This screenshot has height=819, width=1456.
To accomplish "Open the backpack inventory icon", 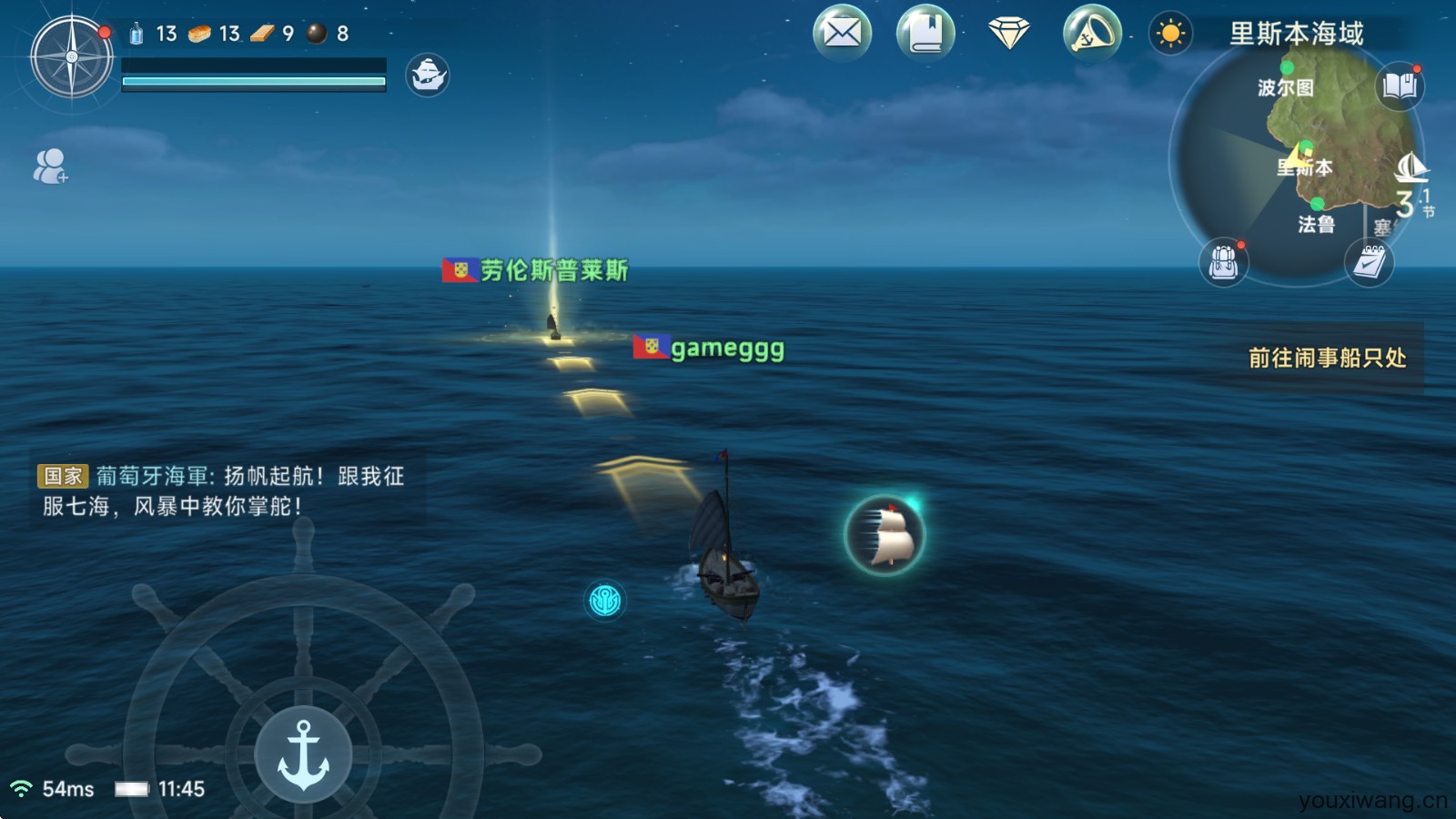I will 1222,263.
